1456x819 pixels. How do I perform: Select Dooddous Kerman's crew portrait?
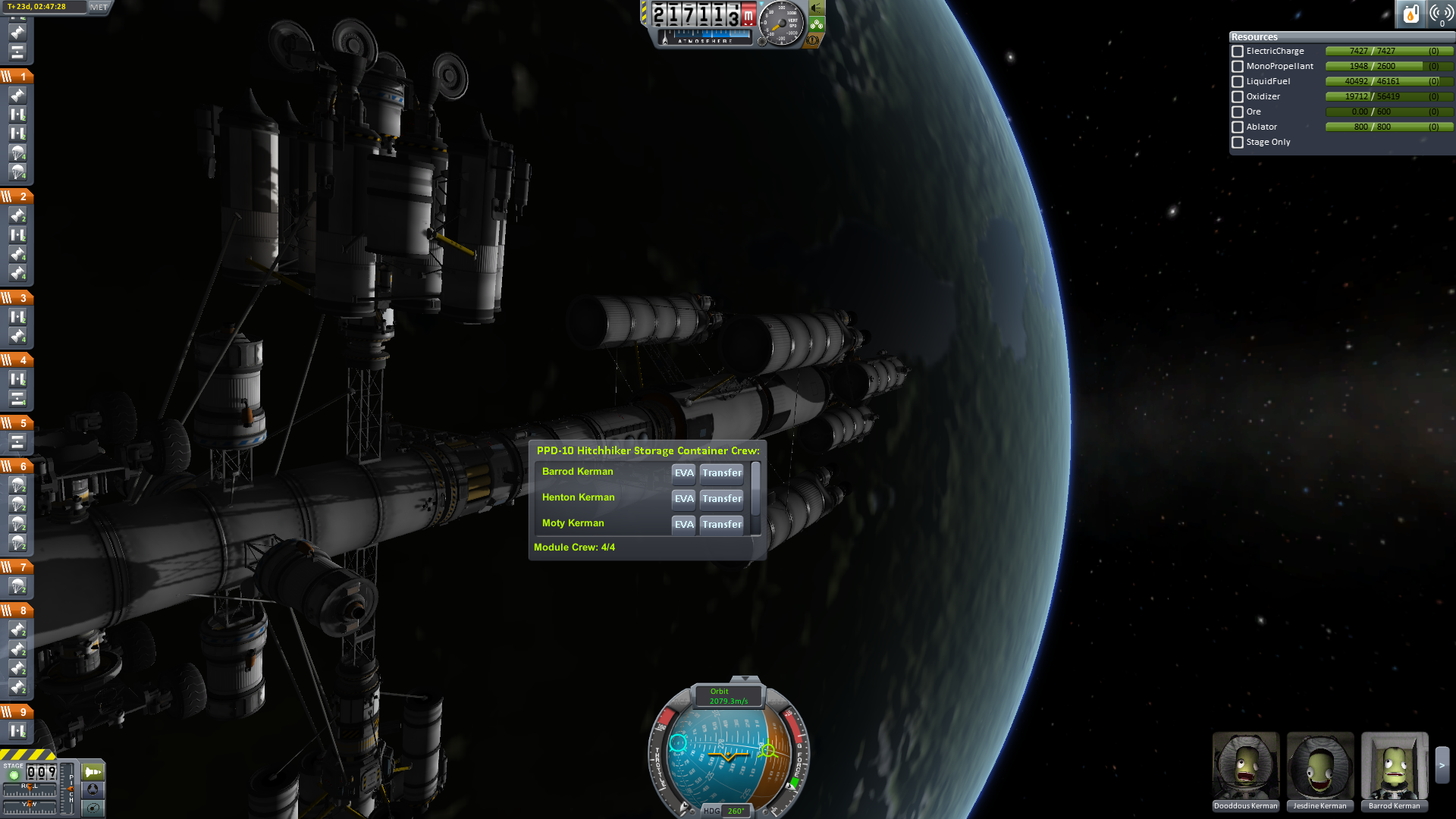pos(1245,767)
